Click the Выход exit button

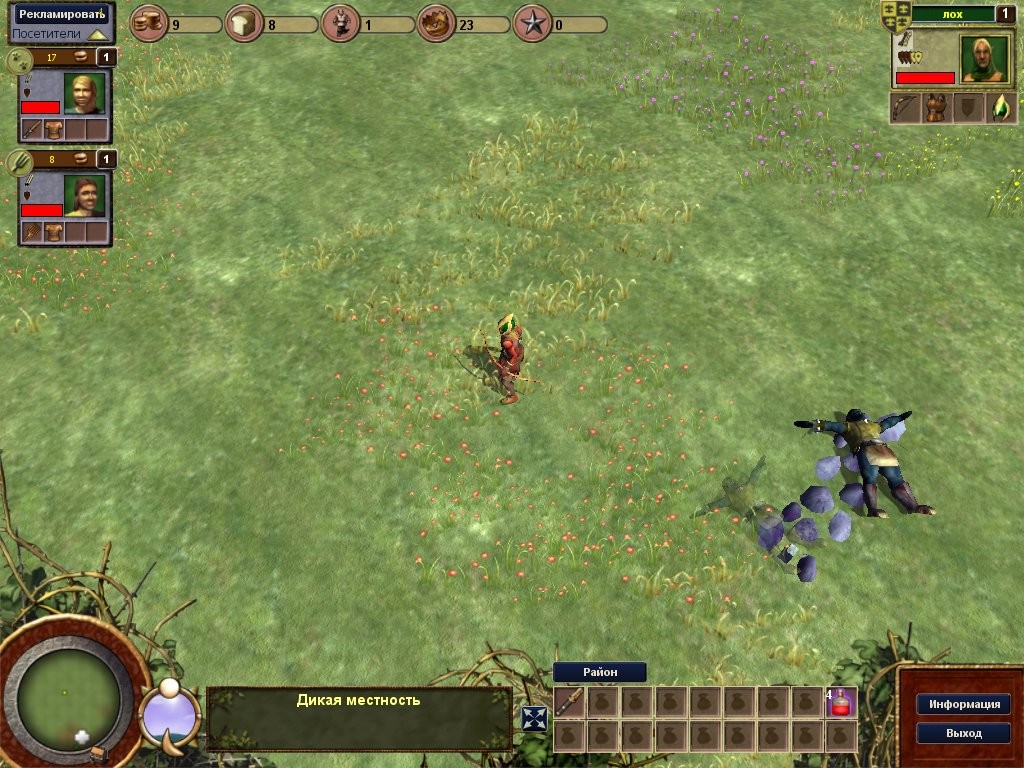tap(963, 733)
